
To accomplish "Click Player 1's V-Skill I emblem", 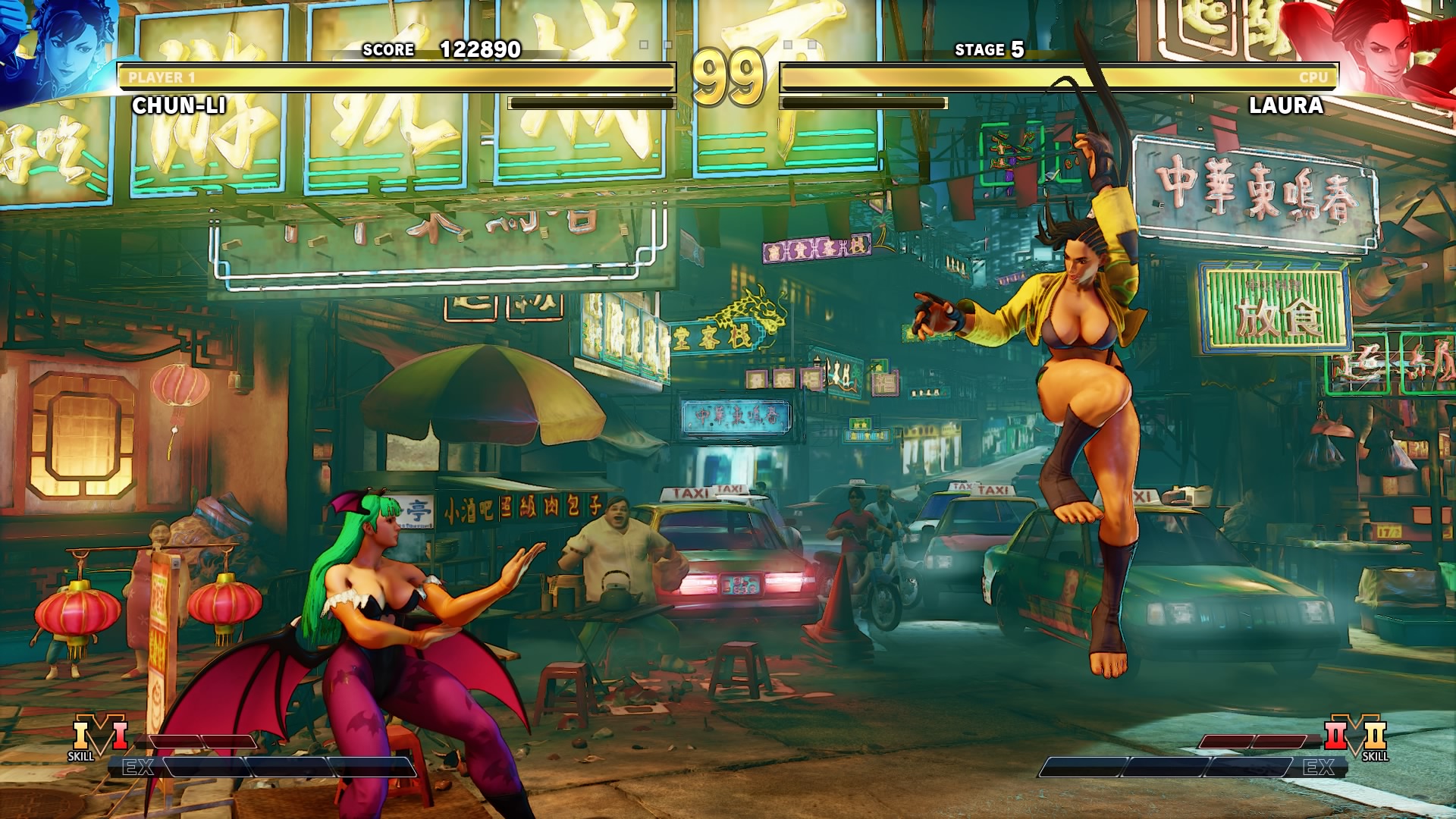I will (x=99, y=737).
